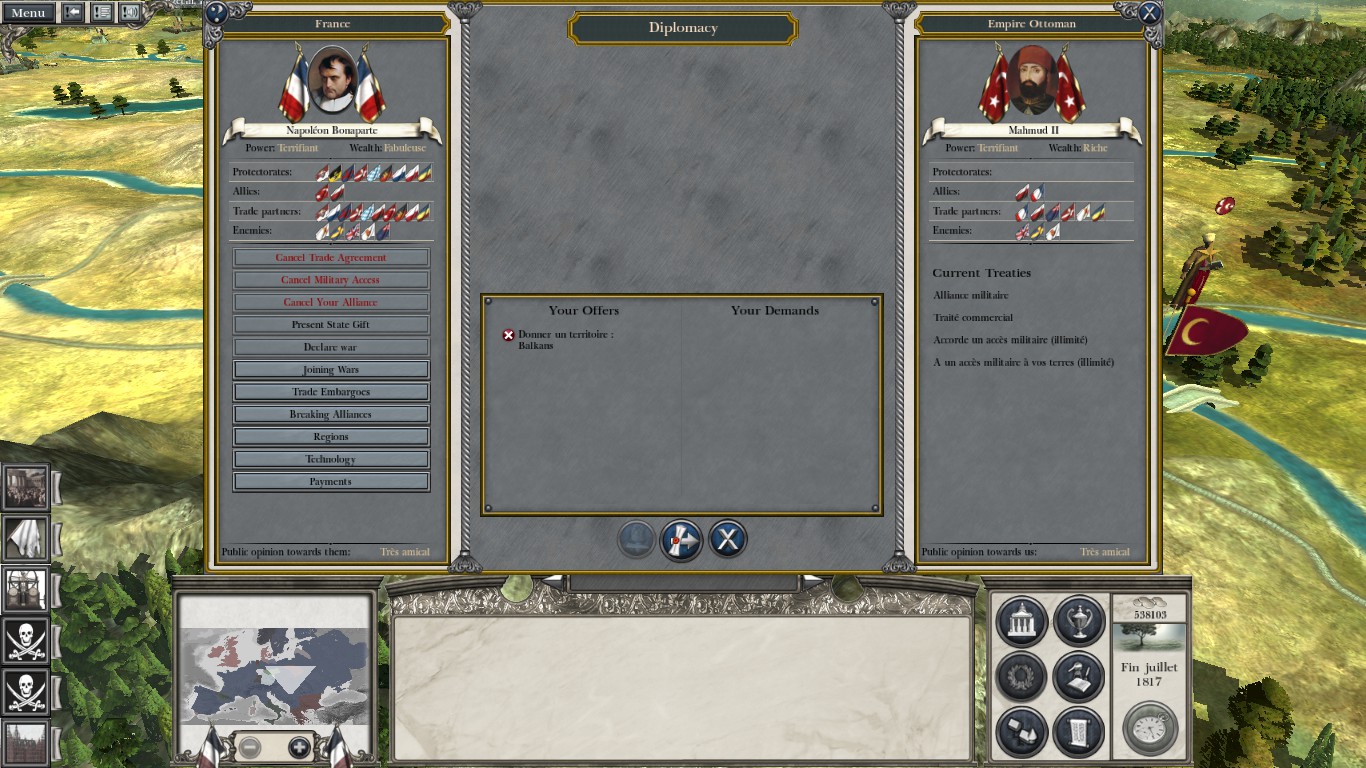Select Breaking Alliances option
The width and height of the screenshot is (1366, 768).
pos(331,414)
